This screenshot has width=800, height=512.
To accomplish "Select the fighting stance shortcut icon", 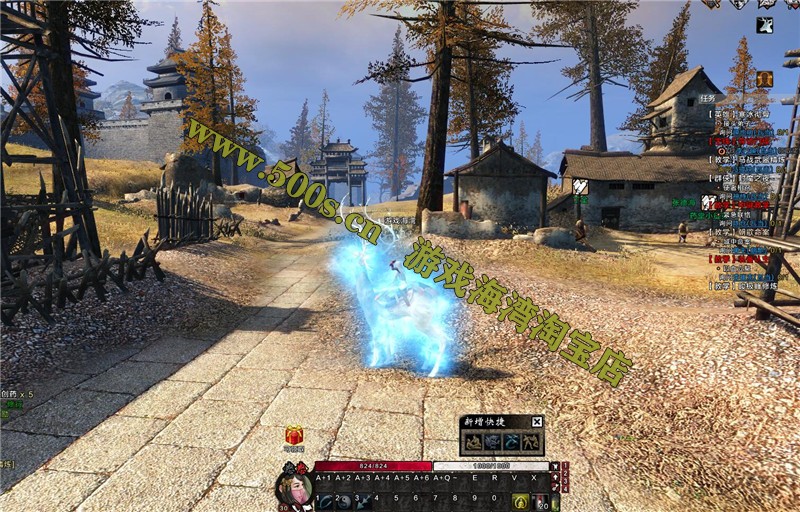I will coord(532,441).
